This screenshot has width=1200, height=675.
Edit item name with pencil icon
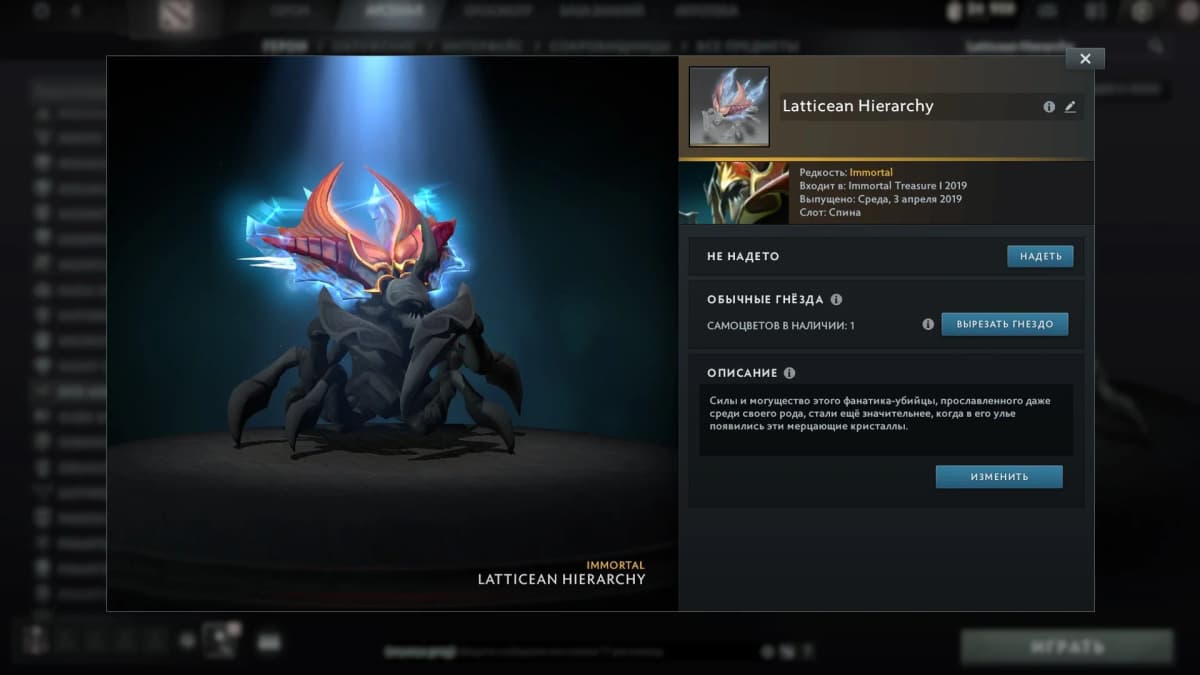(1070, 107)
